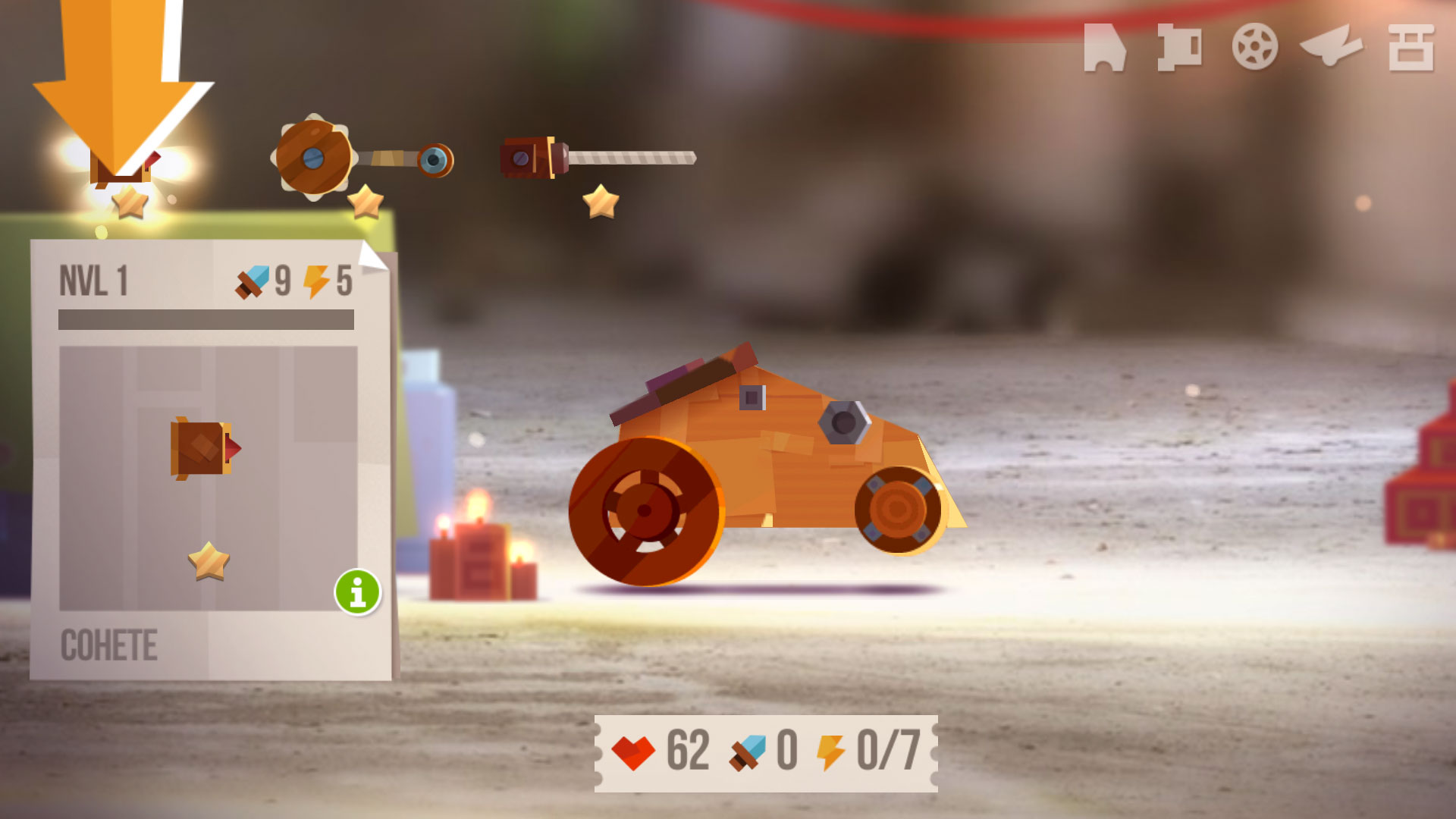Show the weapons category tab
1456x819 pixels.
pyautogui.click(x=1179, y=48)
